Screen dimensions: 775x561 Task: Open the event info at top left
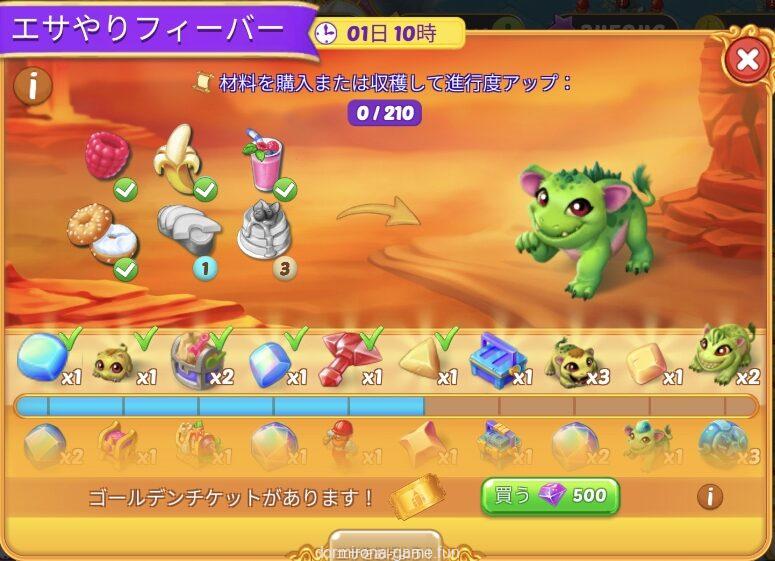click(x=32, y=87)
